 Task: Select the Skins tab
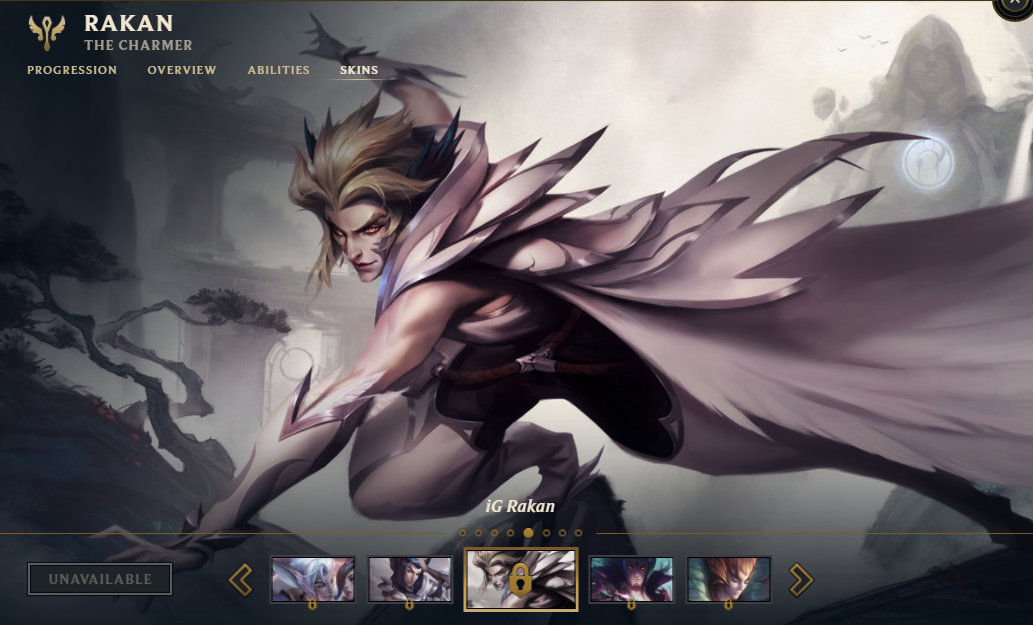click(359, 70)
